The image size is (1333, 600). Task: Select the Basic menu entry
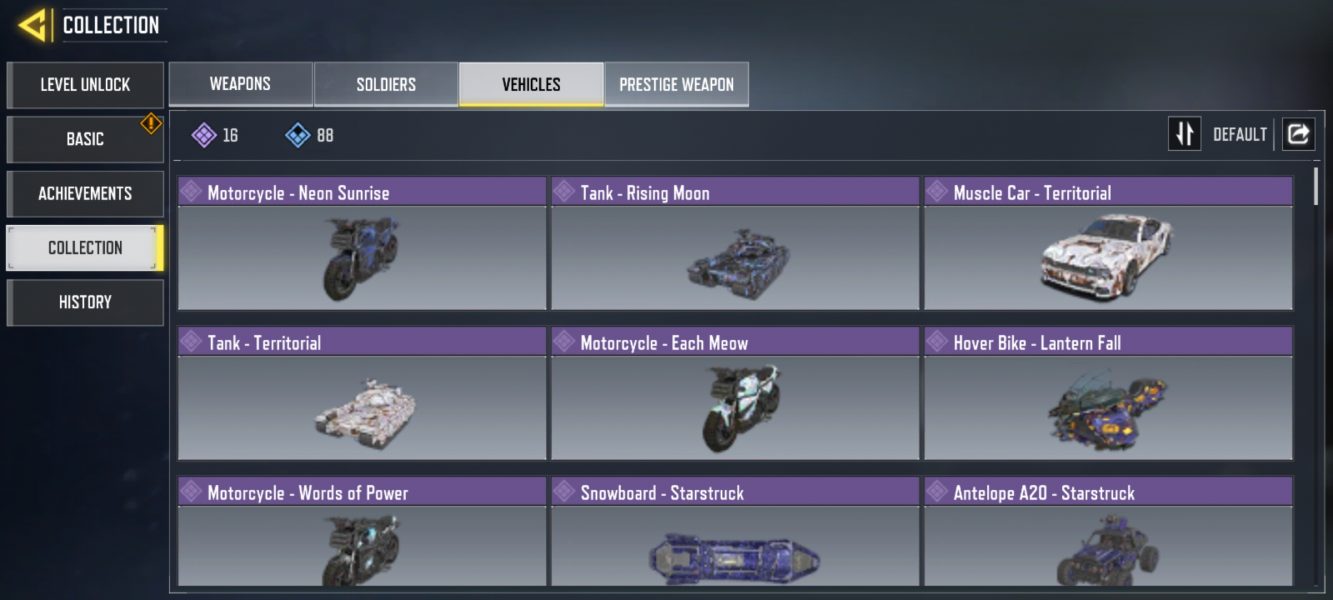tap(85, 139)
